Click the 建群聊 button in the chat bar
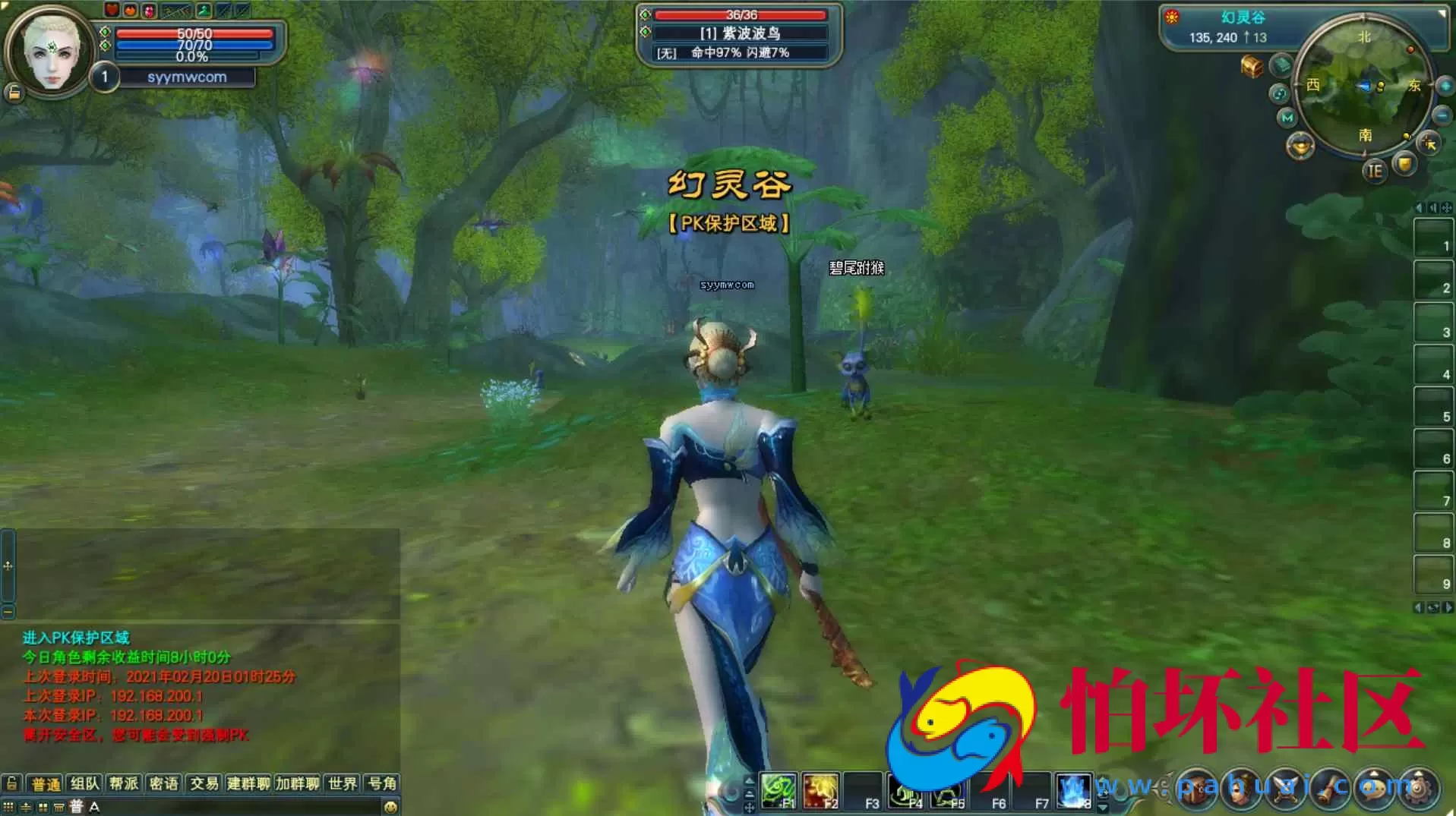This screenshot has height=816, width=1456. (x=248, y=784)
